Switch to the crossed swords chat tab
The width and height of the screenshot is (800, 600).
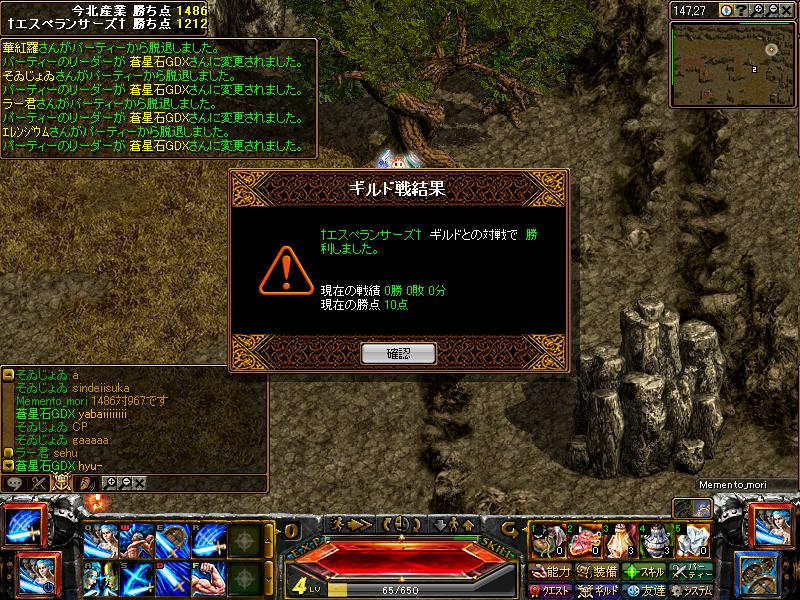pos(40,483)
